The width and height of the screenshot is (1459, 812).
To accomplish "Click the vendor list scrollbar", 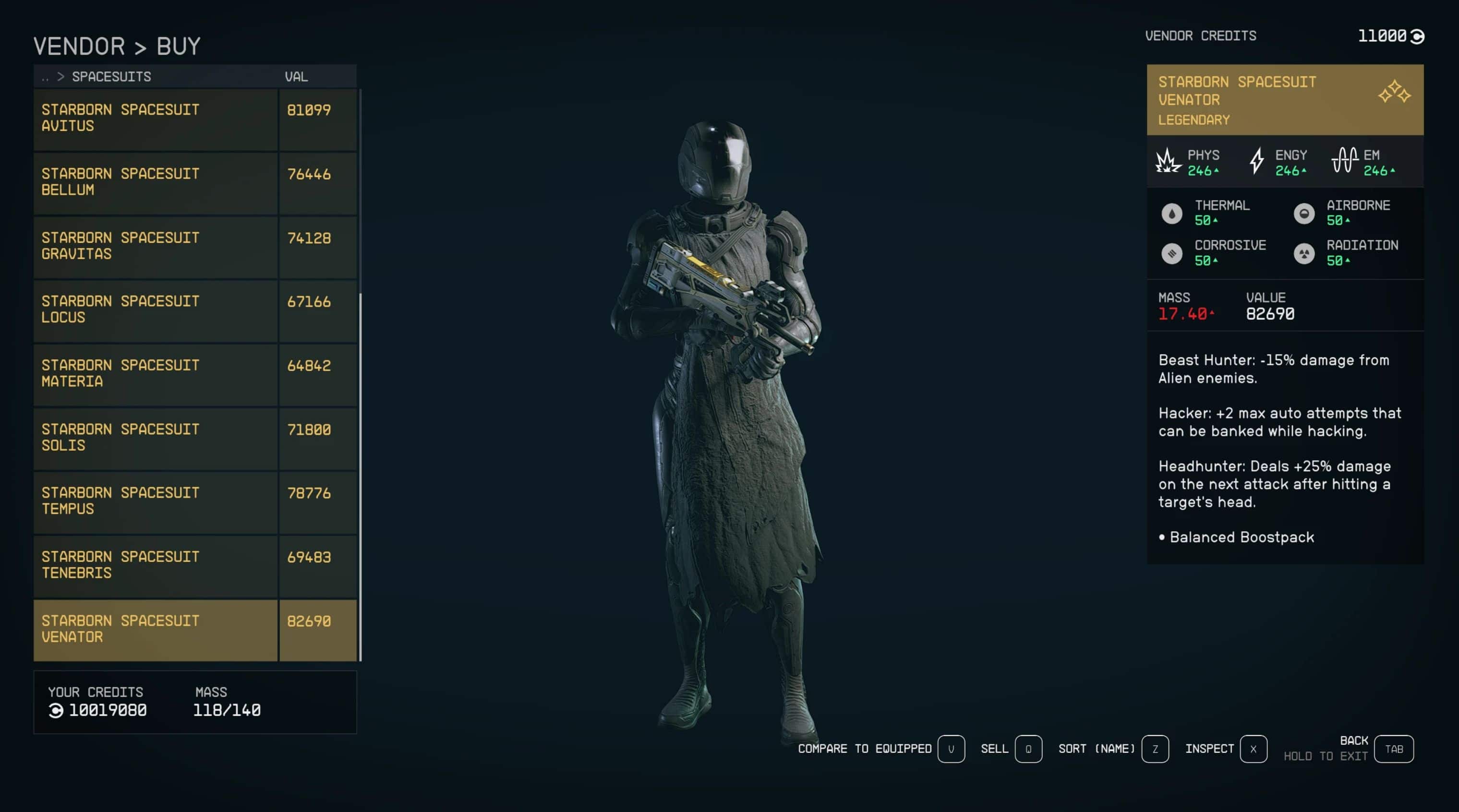I will pos(360,476).
